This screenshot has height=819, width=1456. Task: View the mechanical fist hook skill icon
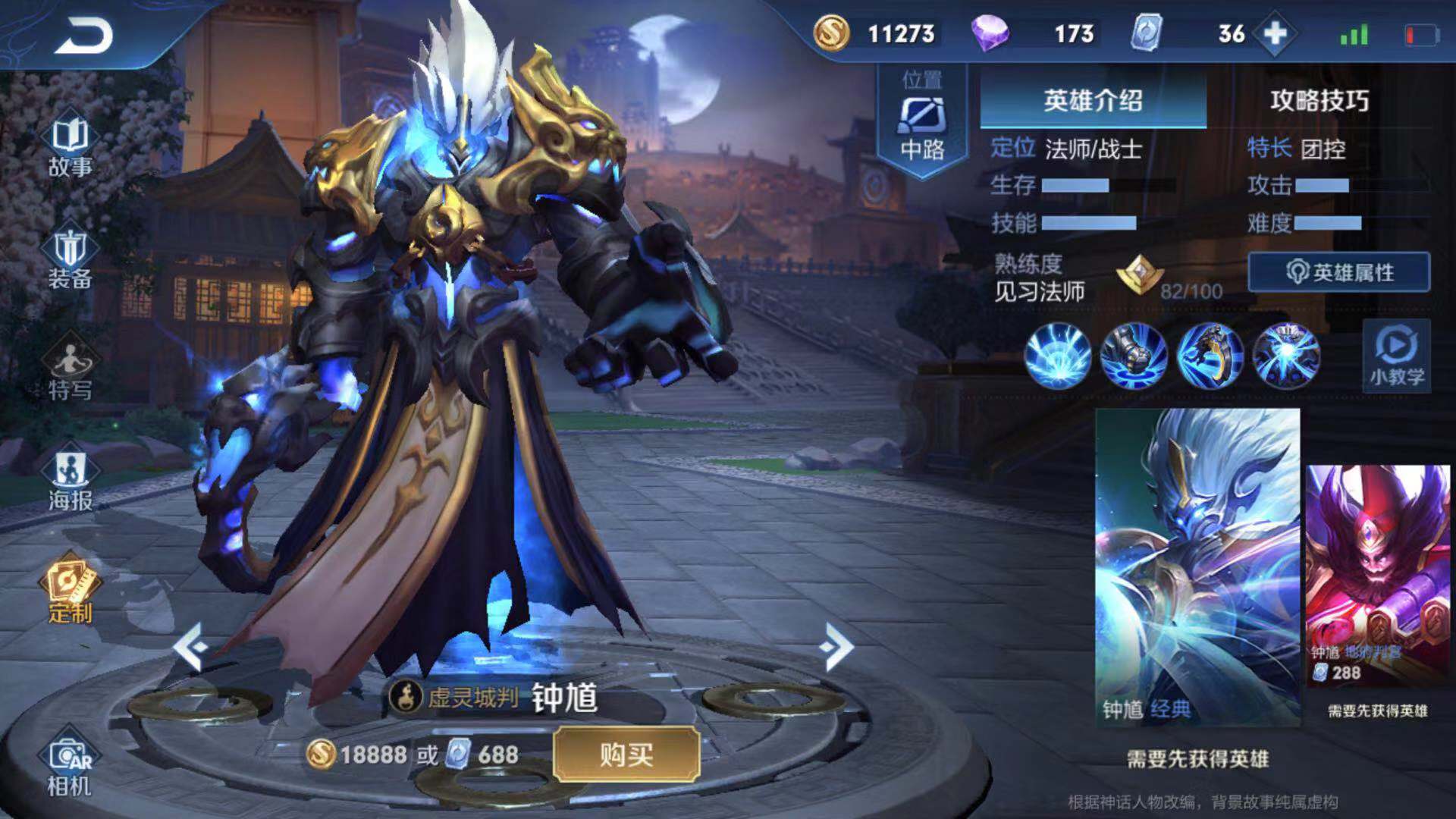pyautogui.click(x=1134, y=356)
